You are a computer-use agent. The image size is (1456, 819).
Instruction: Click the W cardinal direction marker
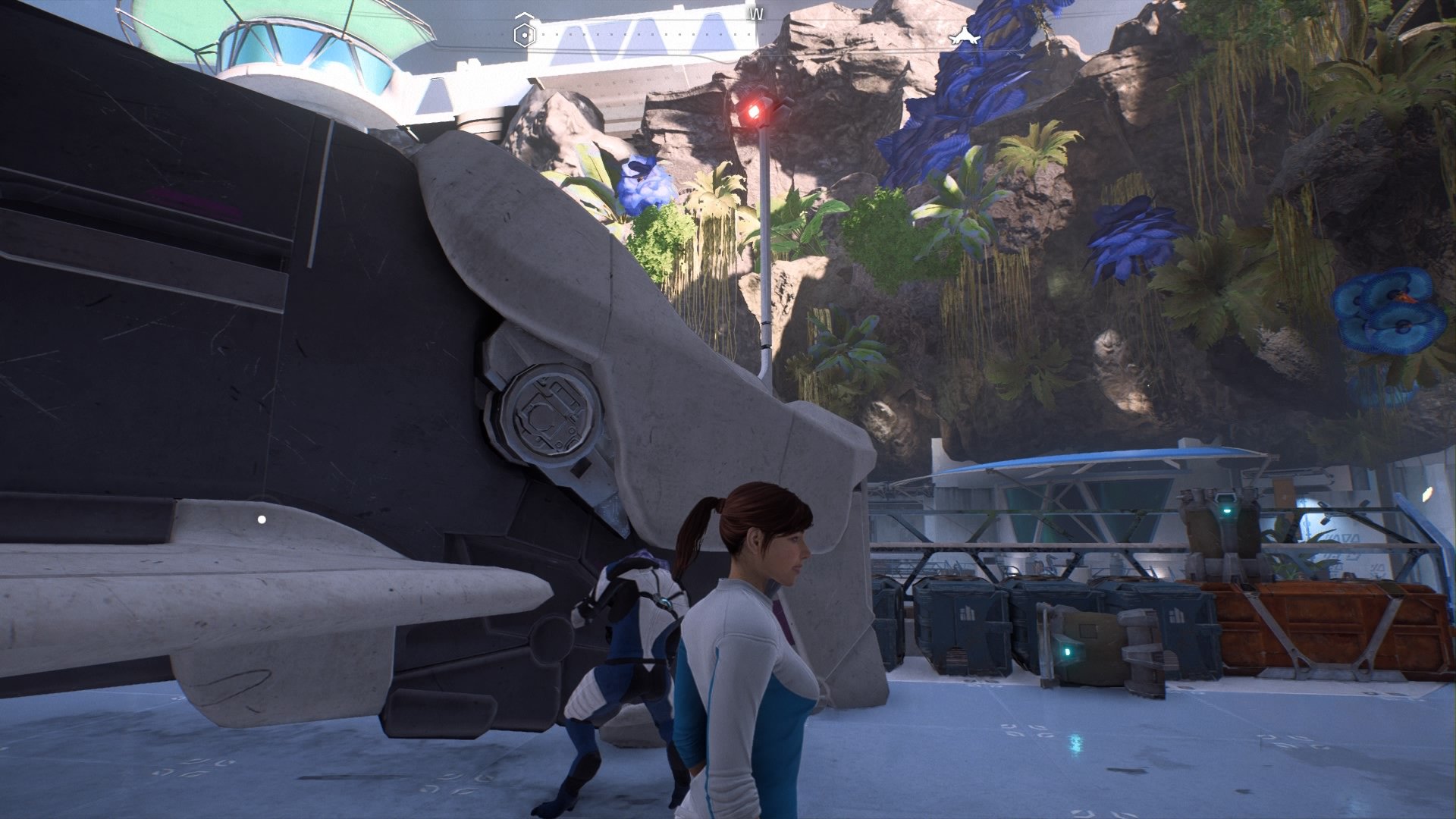click(x=756, y=14)
